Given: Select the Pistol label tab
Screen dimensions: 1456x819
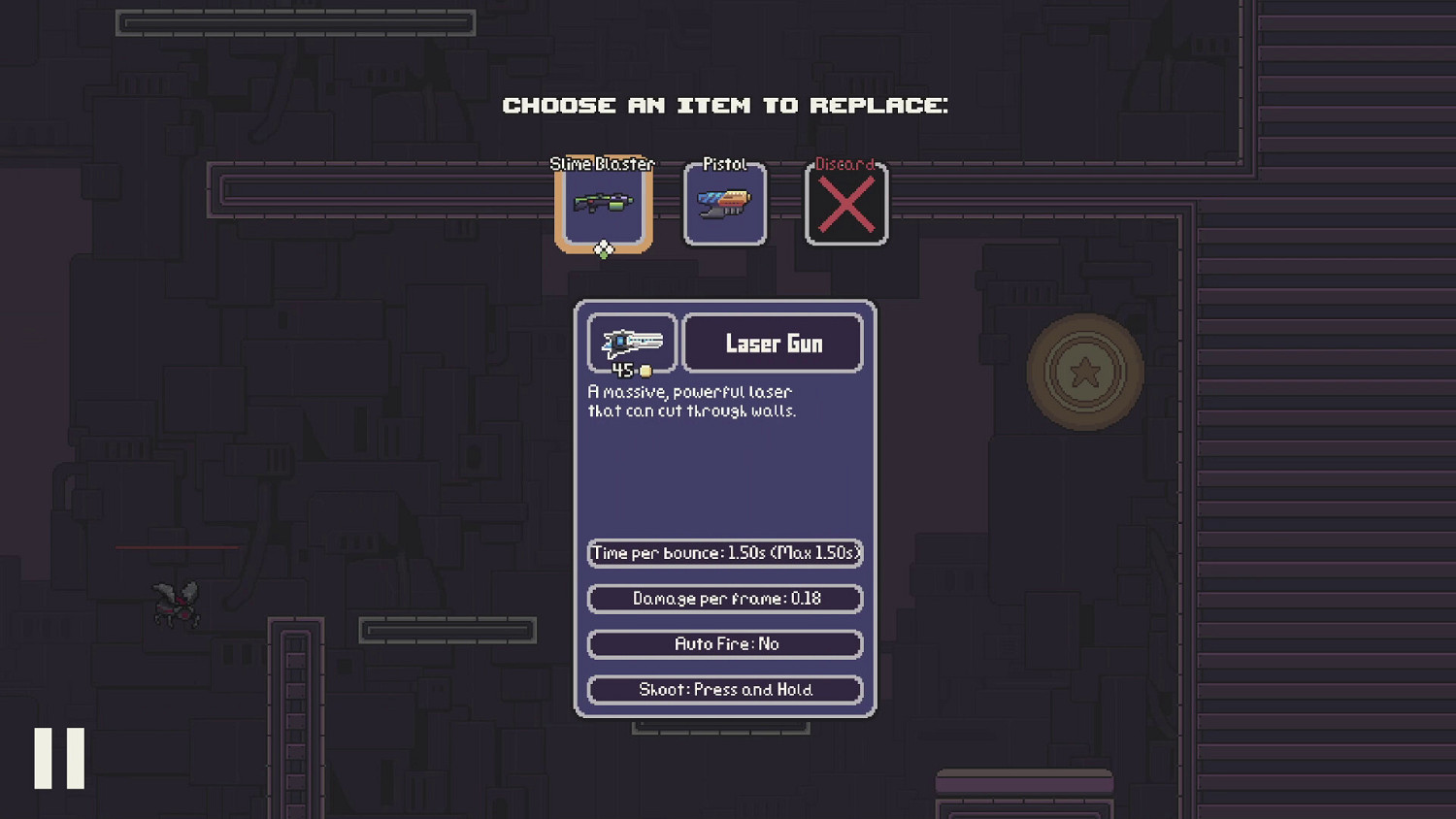Looking at the screenshot, I should pyautogui.click(x=723, y=164).
